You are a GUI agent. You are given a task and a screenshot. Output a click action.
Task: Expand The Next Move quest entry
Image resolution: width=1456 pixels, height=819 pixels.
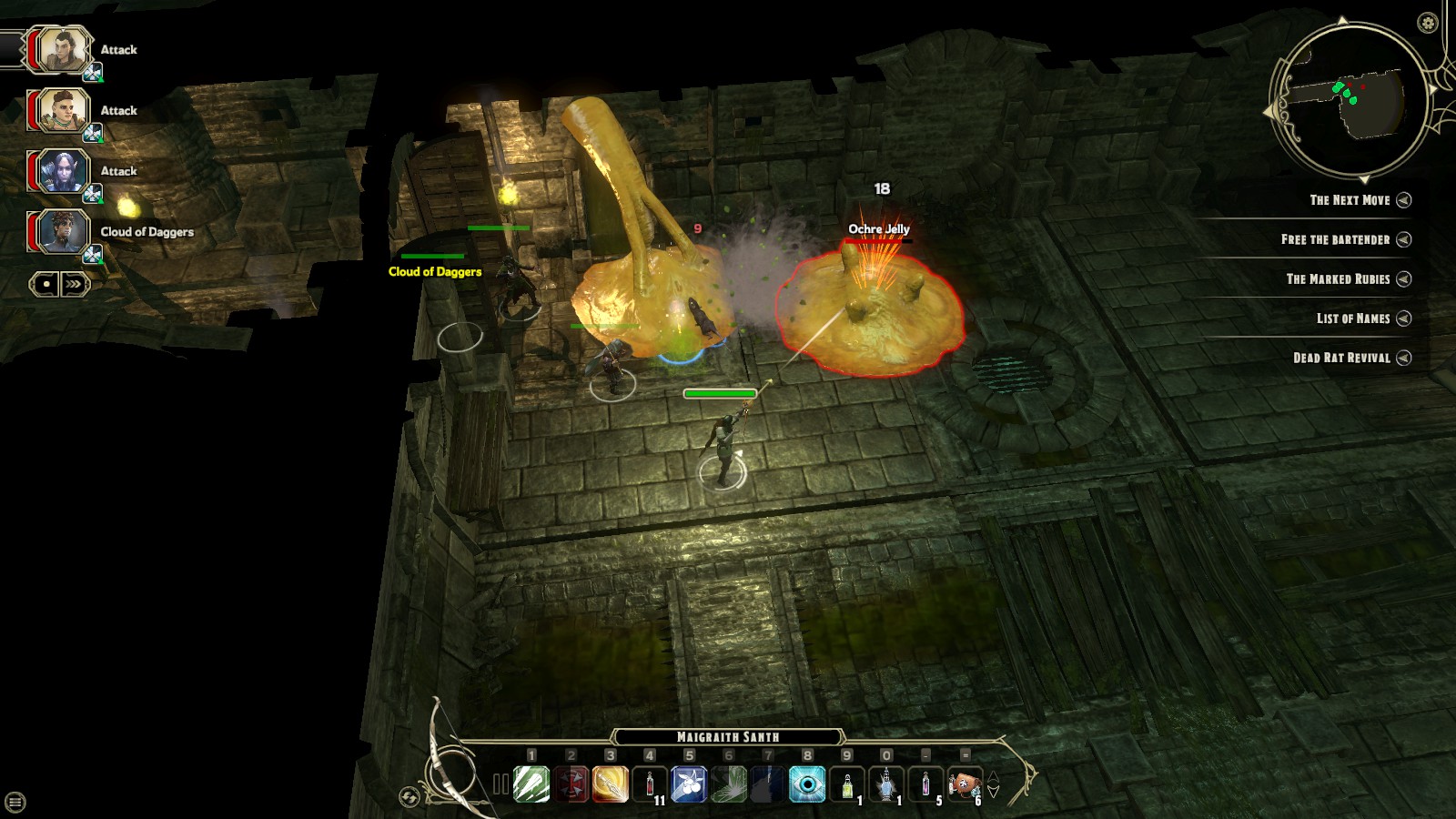point(1404,200)
